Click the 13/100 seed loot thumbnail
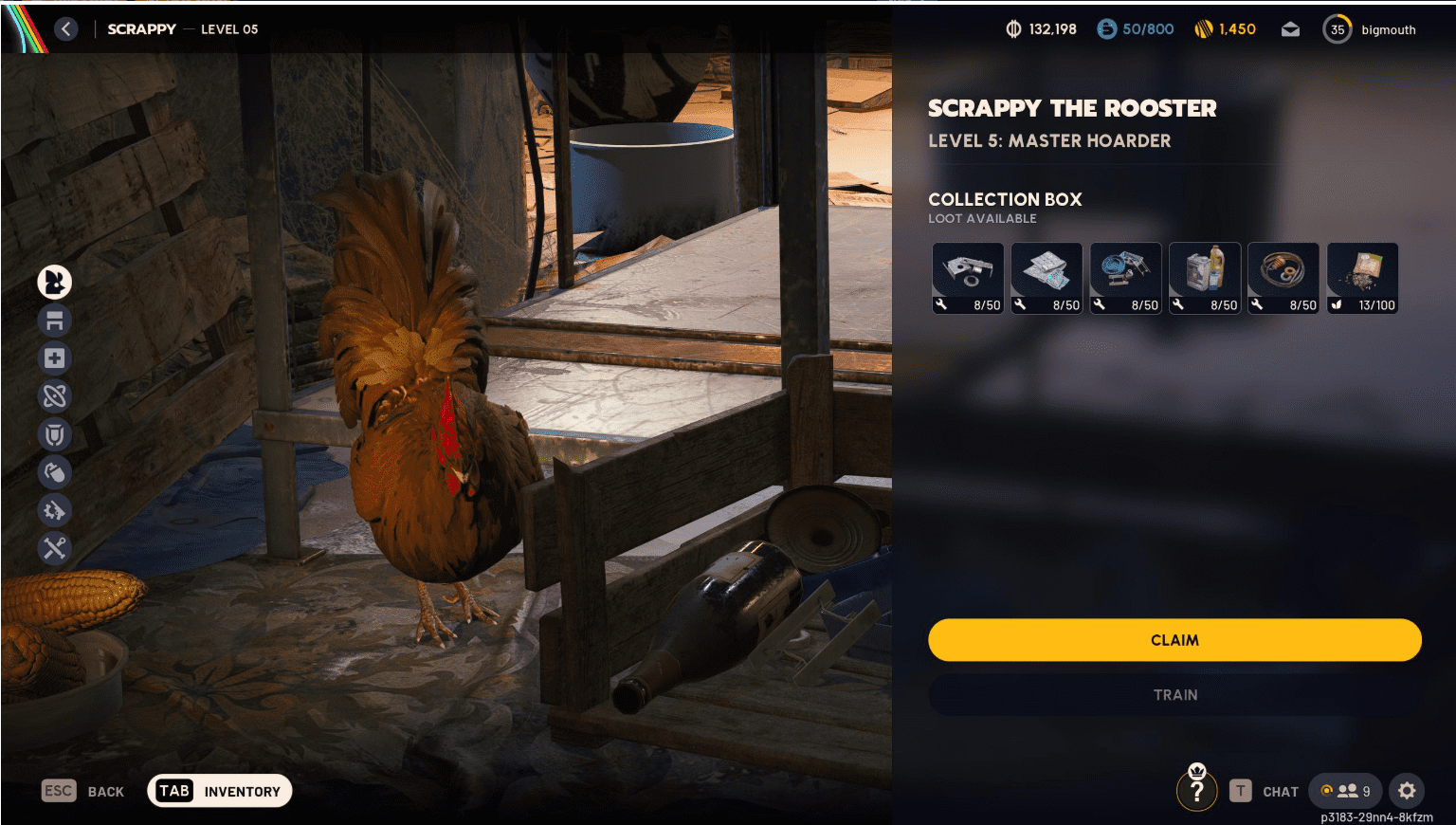 [x=1362, y=277]
